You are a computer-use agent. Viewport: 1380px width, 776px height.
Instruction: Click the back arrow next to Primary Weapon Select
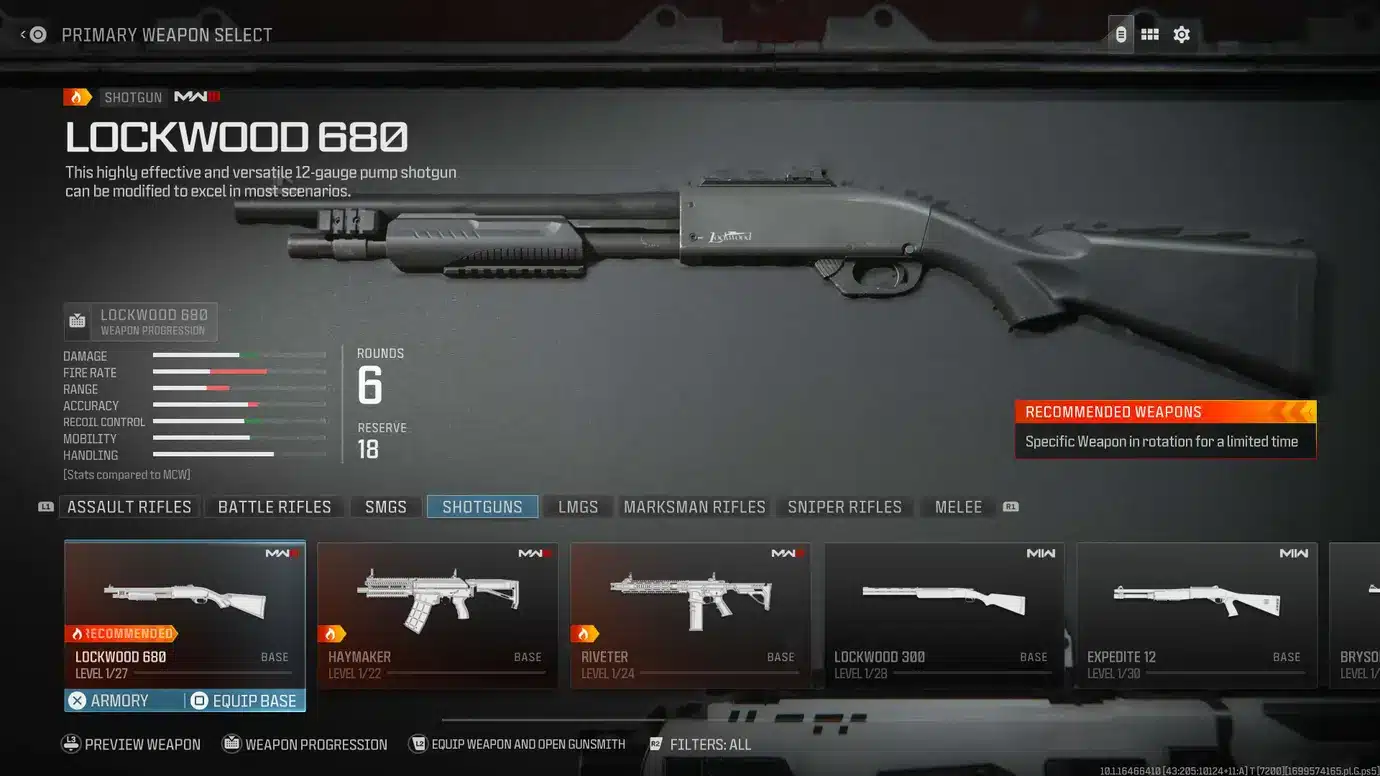[x=22, y=33]
